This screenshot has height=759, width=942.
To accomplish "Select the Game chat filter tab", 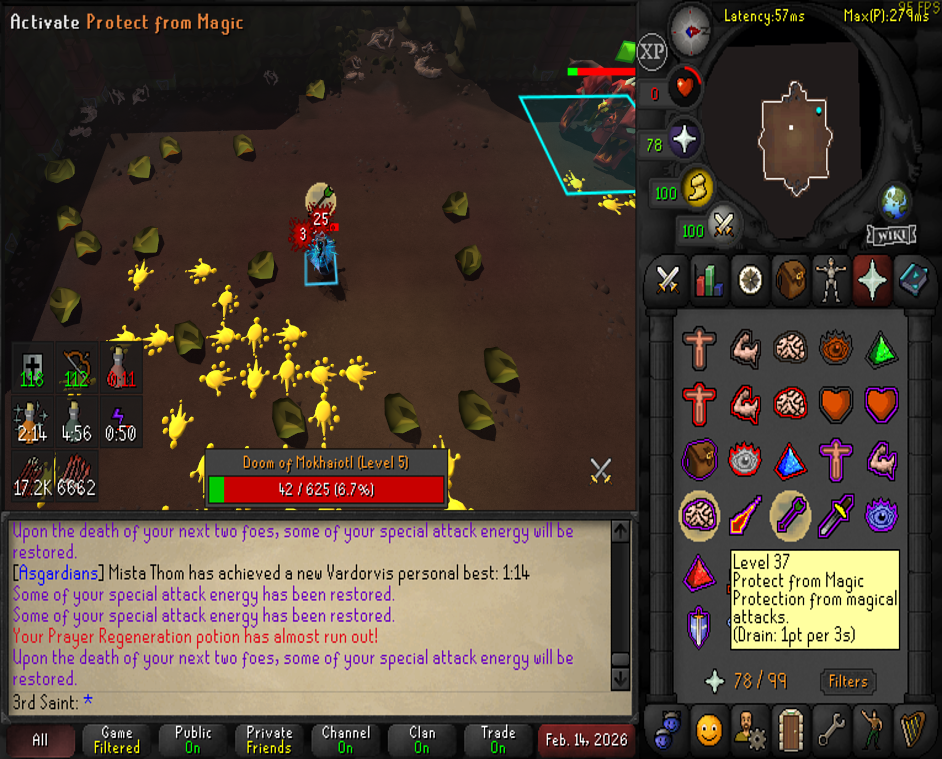I will point(117,740).
